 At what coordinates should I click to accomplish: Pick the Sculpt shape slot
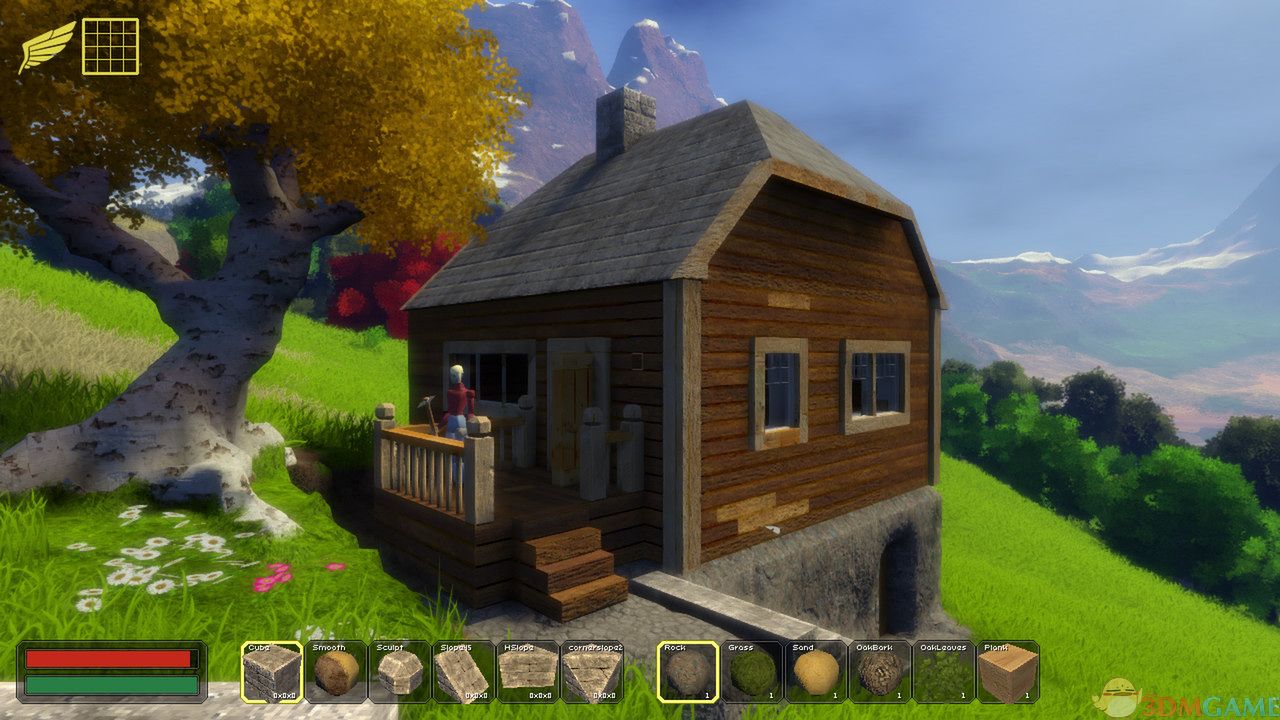(399, 671)
